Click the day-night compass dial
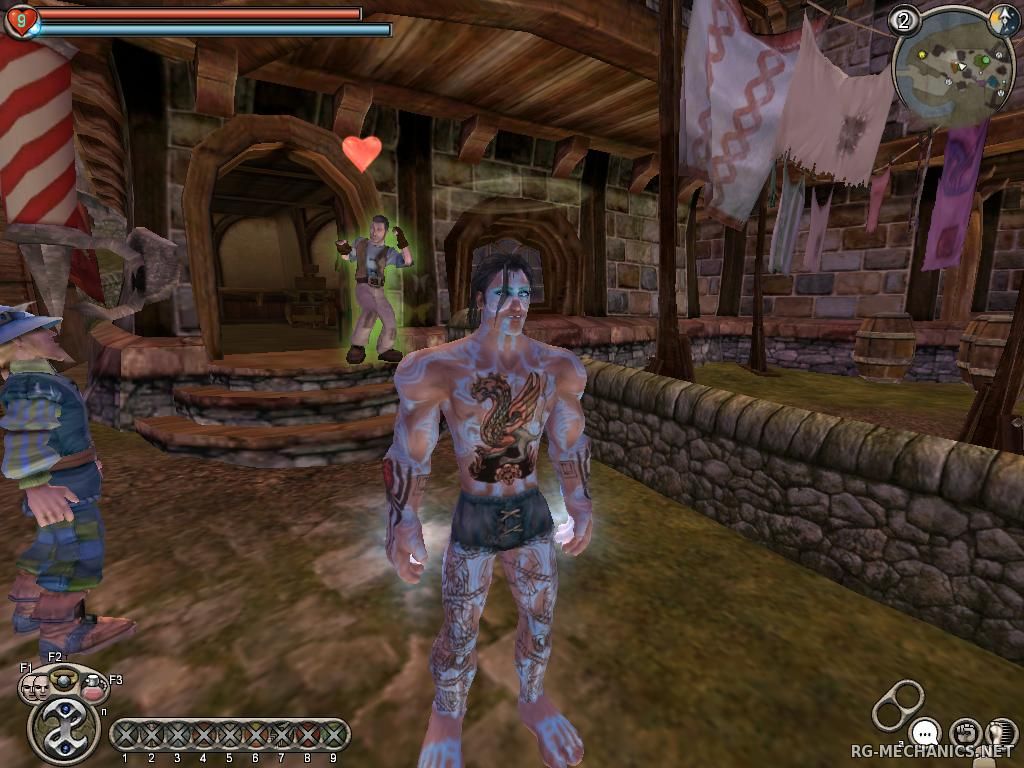1024x768 pixels. tap(1003, 20)
